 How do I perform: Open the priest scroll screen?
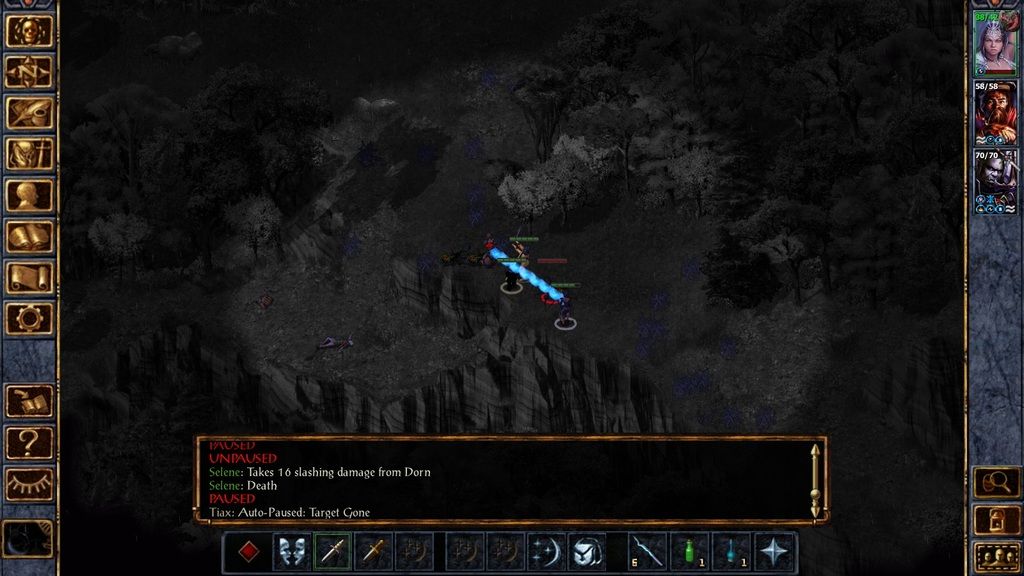[x=29, y=277]
